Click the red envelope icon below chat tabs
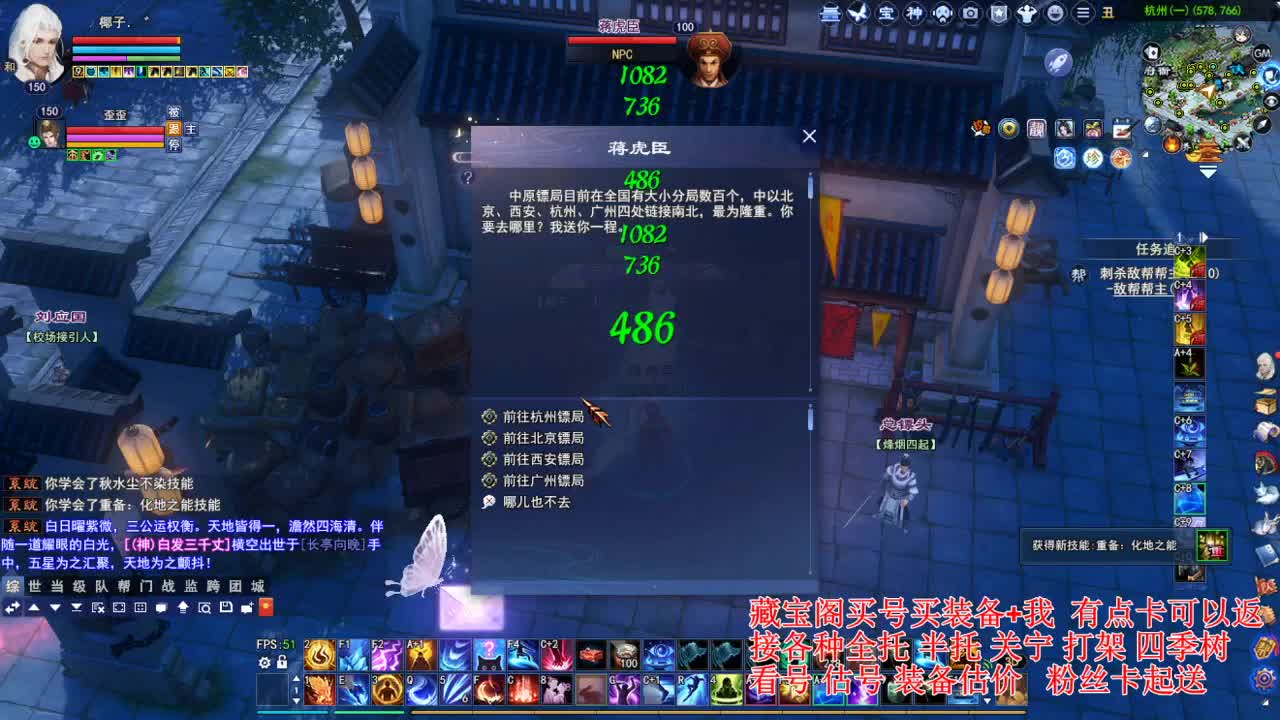This screenshot has width=1280, height=720. (266, 607)
